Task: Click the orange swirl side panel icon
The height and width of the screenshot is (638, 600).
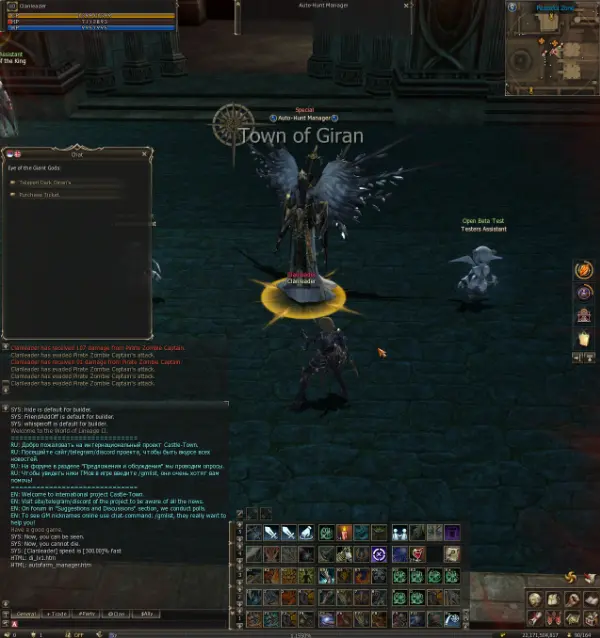Action: 584,270
